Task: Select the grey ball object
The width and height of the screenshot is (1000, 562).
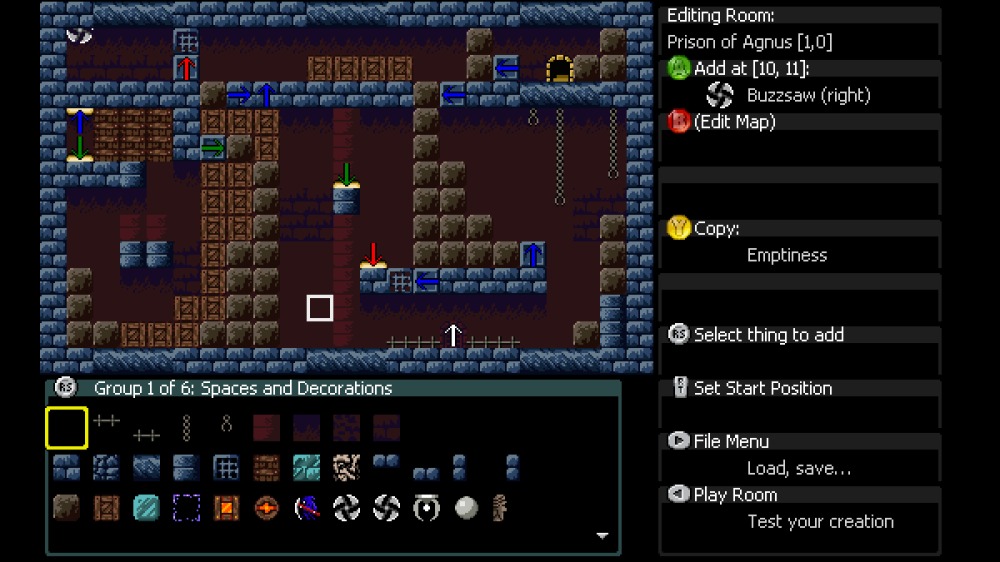Action: (x=466, y=508)
